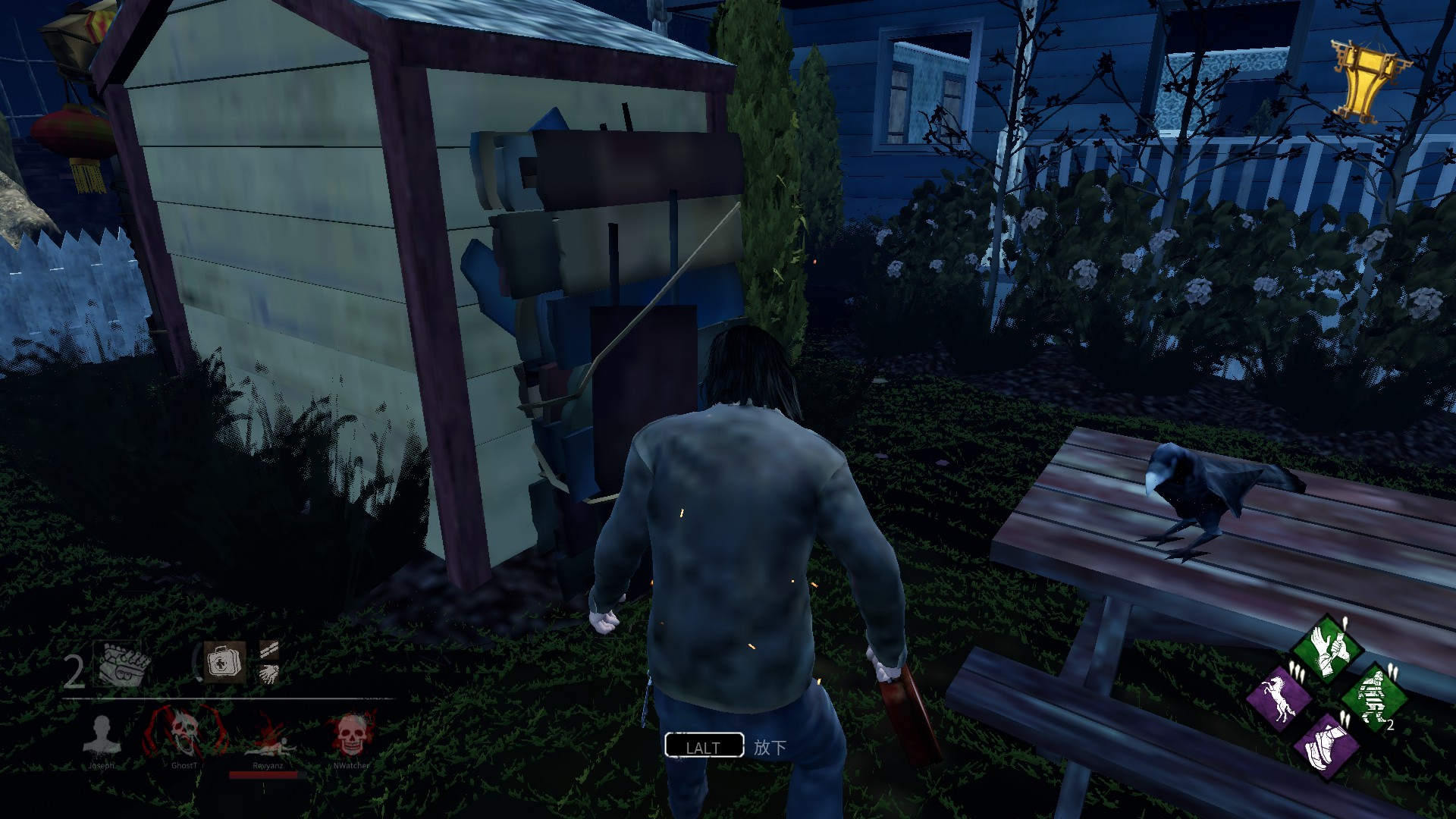Viewport: 1456px width, 819px height.
Task: Click the Revyanz username label
Action: coord(268,766)
